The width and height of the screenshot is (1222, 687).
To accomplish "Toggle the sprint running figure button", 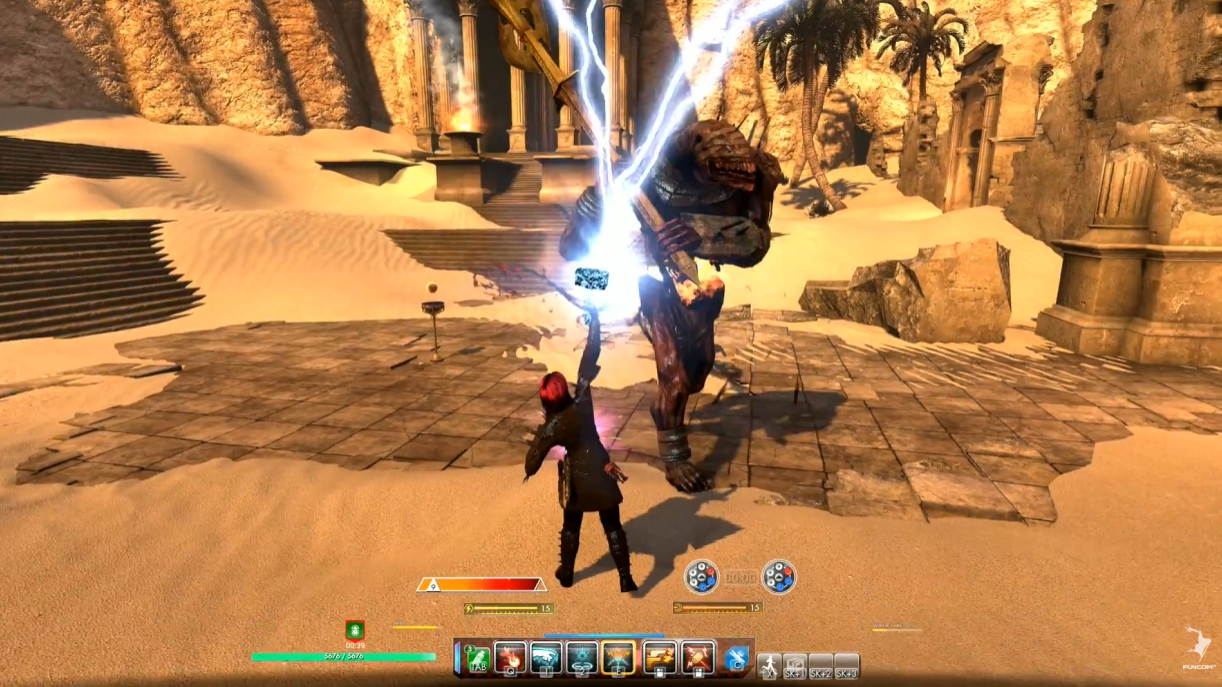I will (x=769, y=665).
